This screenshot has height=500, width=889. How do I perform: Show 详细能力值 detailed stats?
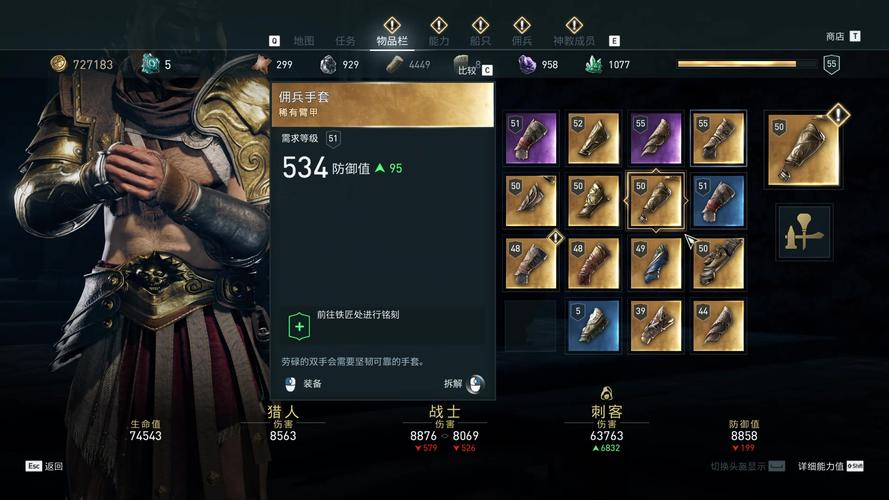tap(820, 466)
